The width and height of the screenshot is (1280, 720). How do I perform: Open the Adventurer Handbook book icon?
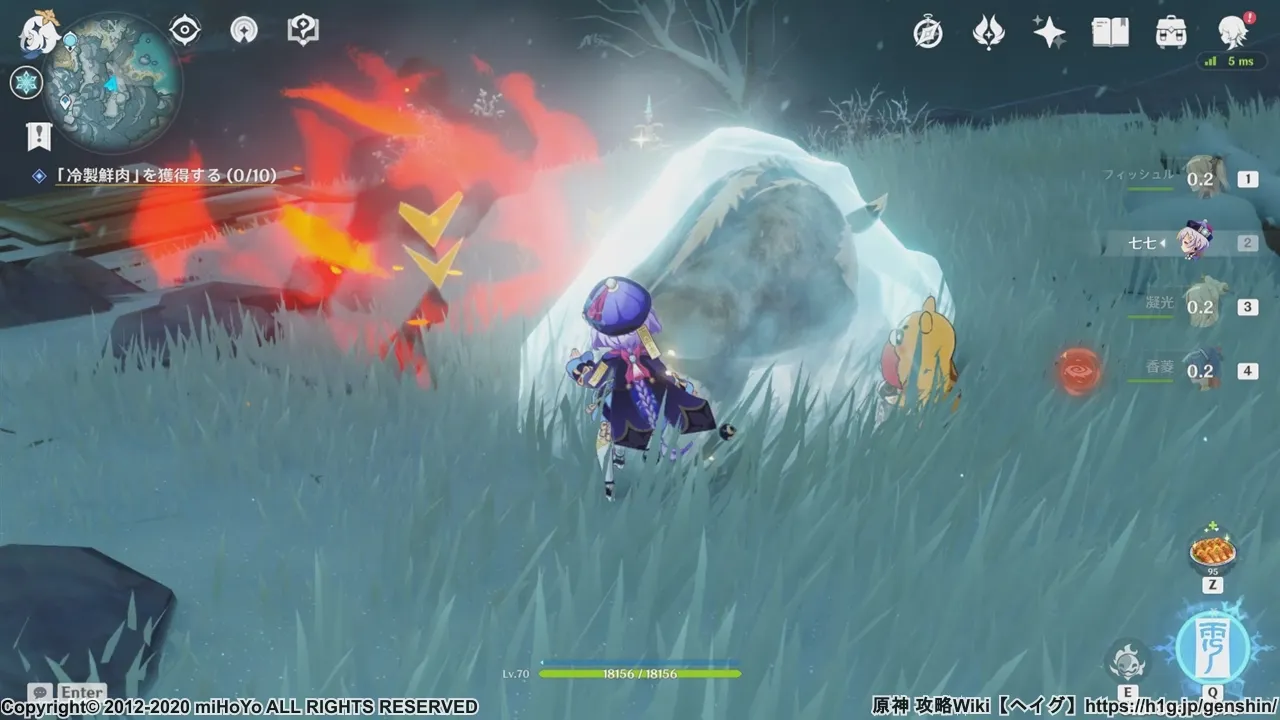(1110, 33)
